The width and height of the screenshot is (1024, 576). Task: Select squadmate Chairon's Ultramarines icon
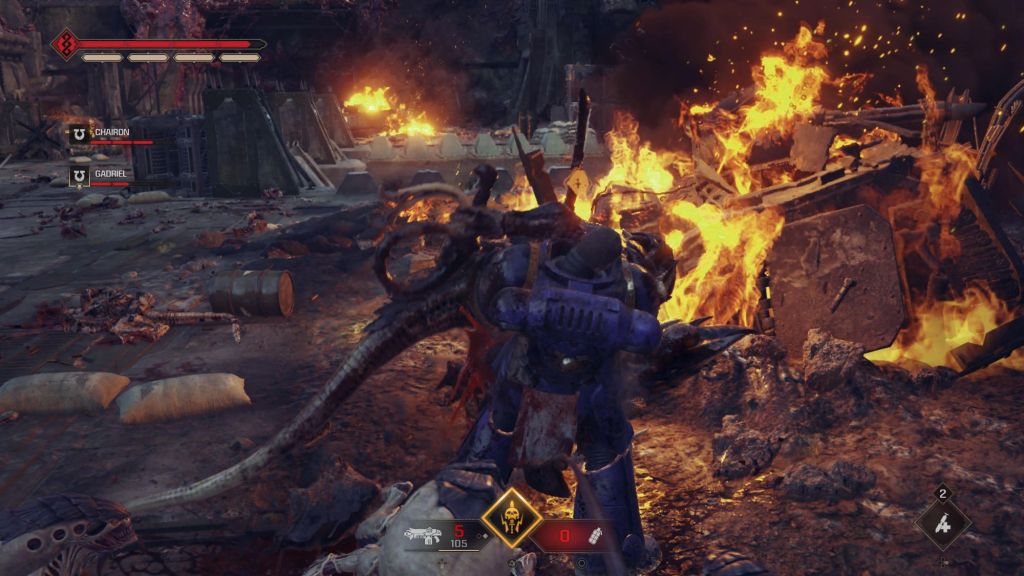pos(77,133)
